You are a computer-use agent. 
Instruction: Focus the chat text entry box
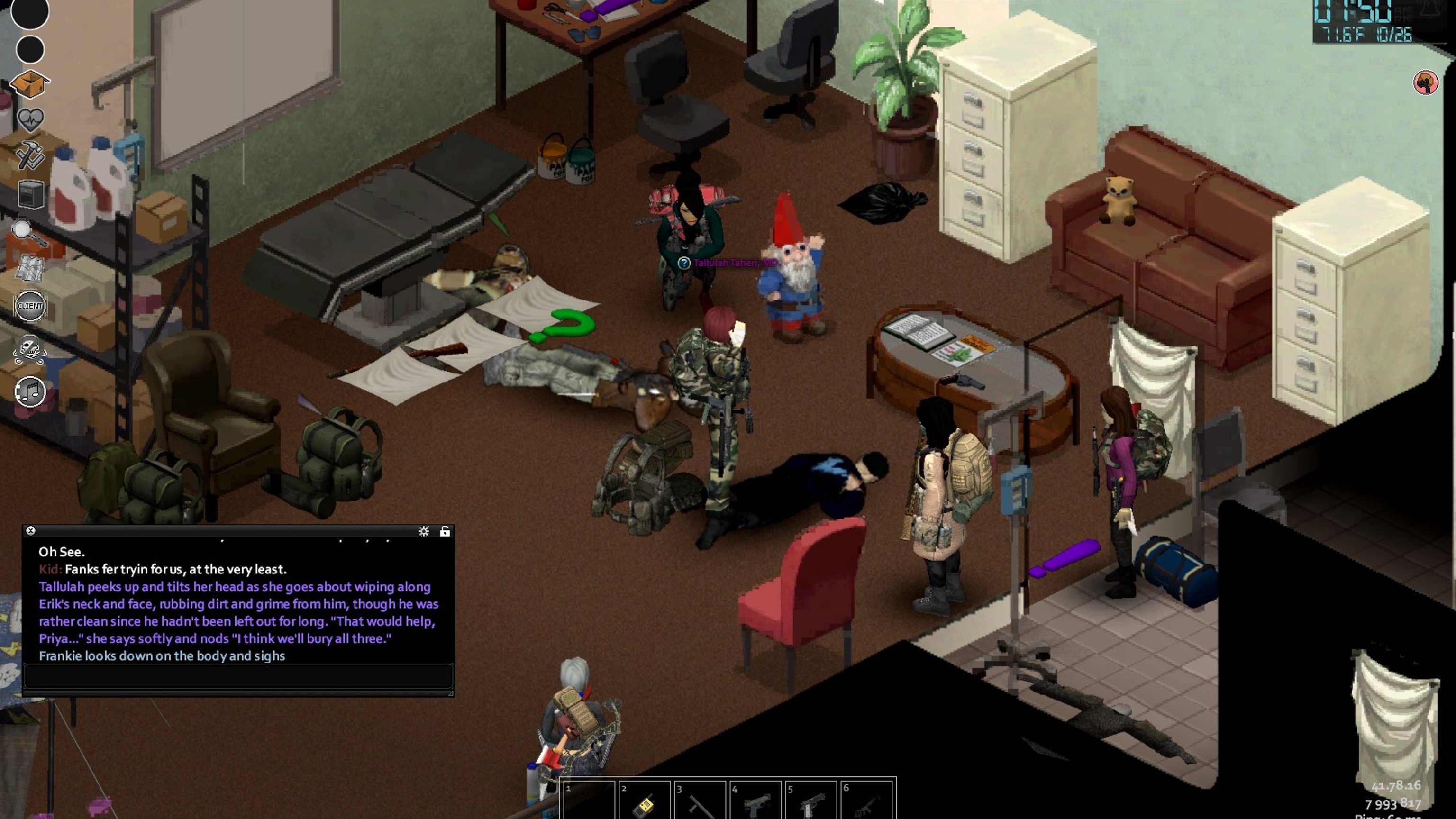tap(237, 676)
